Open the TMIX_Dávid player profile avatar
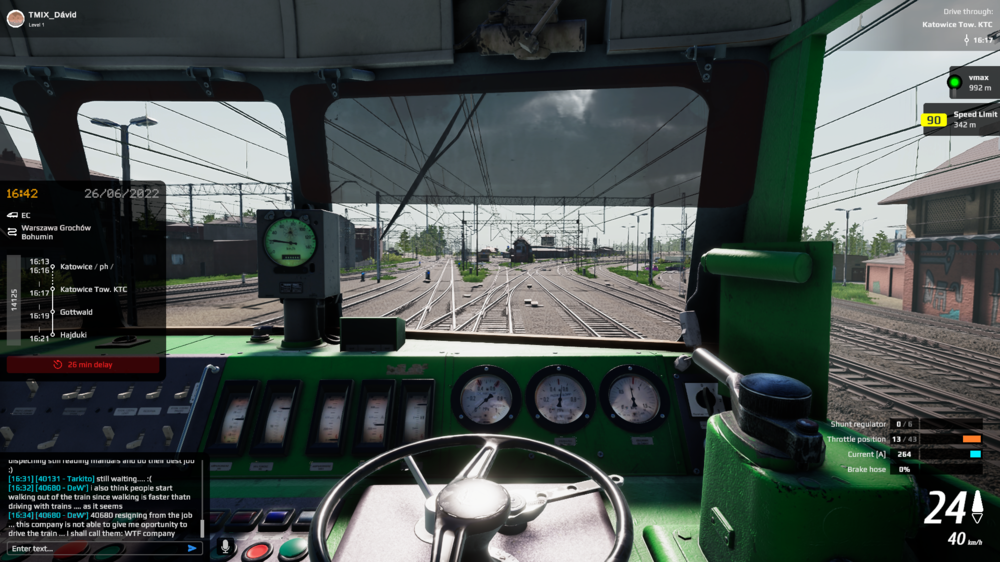Screen dimensions: 1000x562 (15, 18)
